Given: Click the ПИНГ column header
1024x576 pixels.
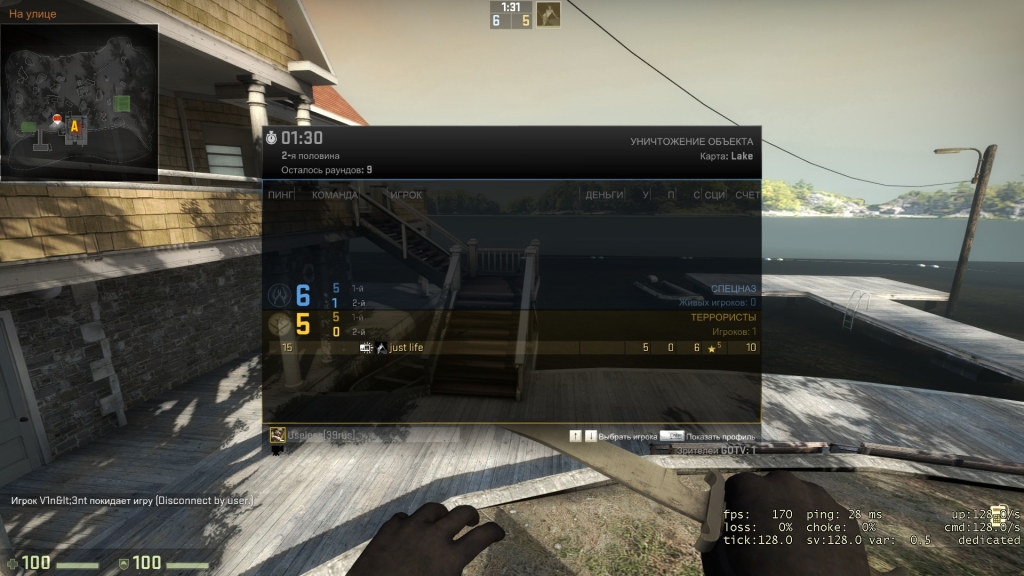Looking at the screenshot, I should pyautogui.click(x=280, y=194).
